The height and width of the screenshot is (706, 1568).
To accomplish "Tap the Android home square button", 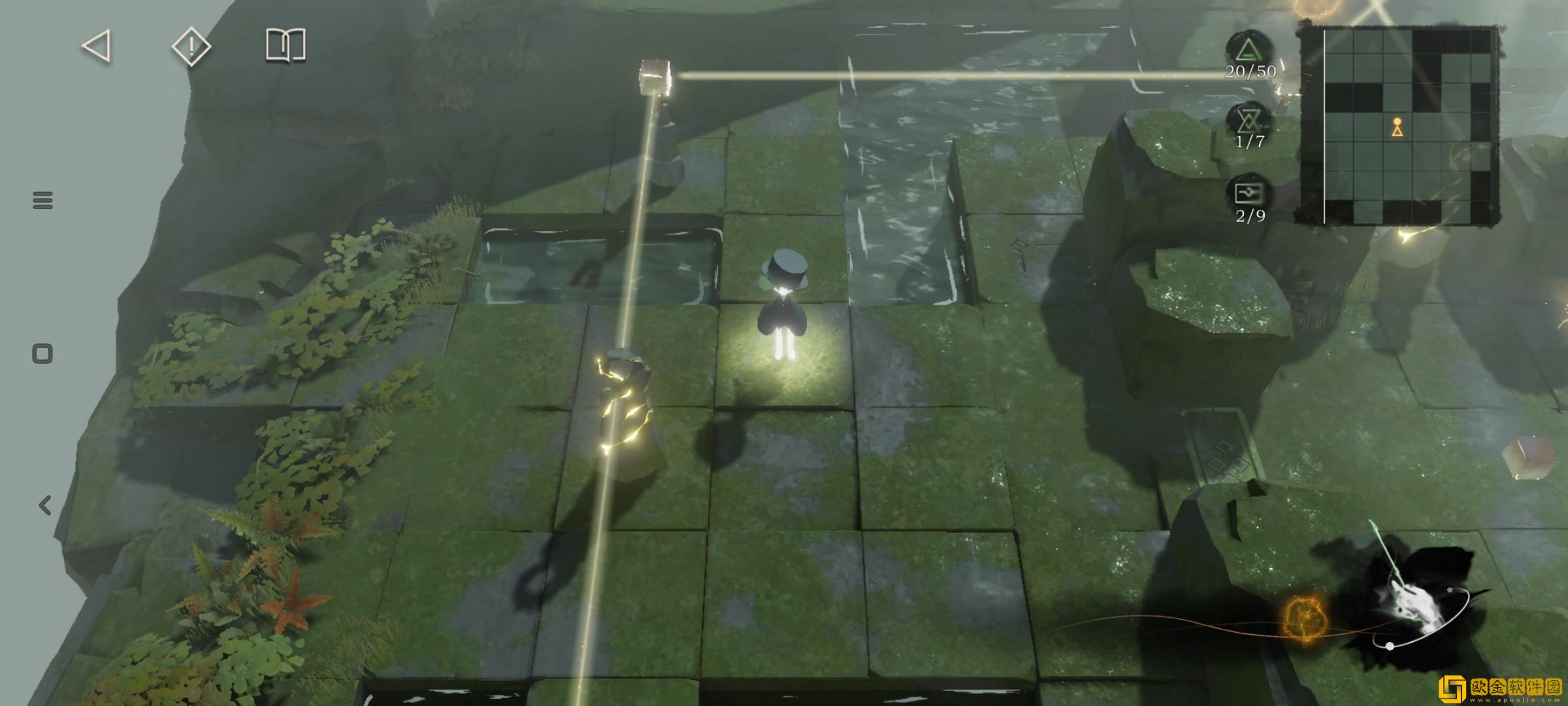I will [x=42, y=354].
